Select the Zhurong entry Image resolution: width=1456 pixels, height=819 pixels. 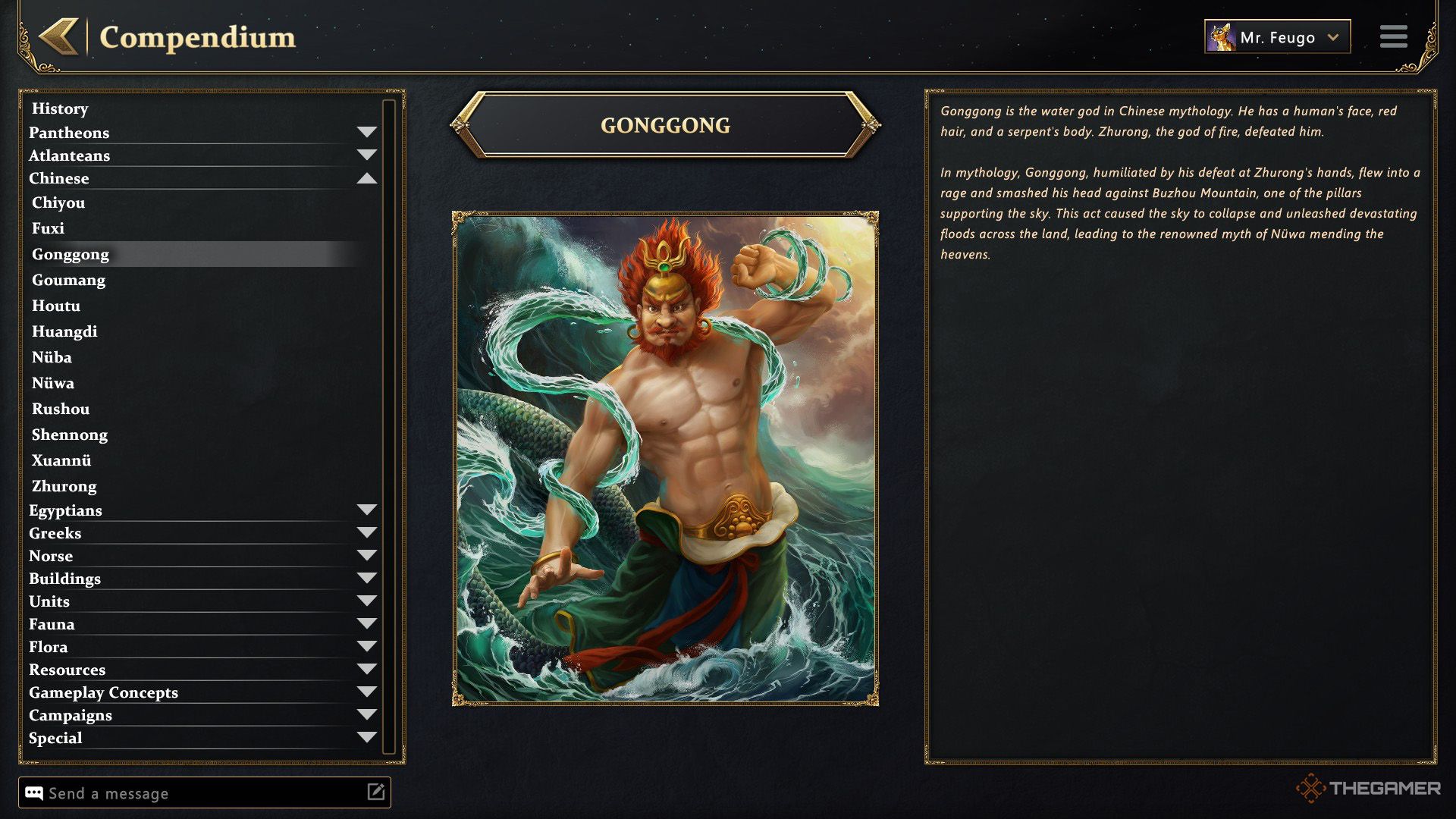click(x=64, y=486)
